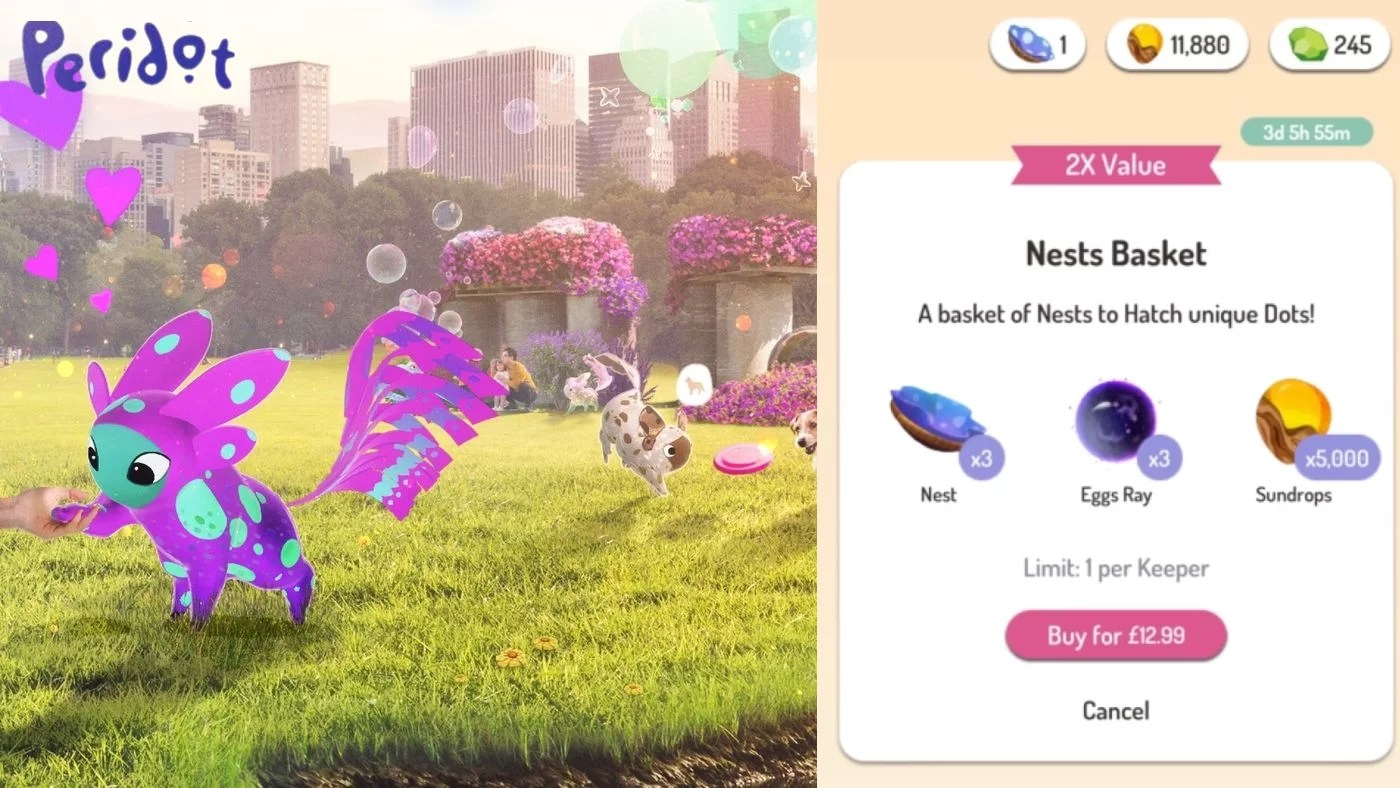Tap the 2X Value banner
Viewport: 1400px width, 788px height.
[1116, 165]
